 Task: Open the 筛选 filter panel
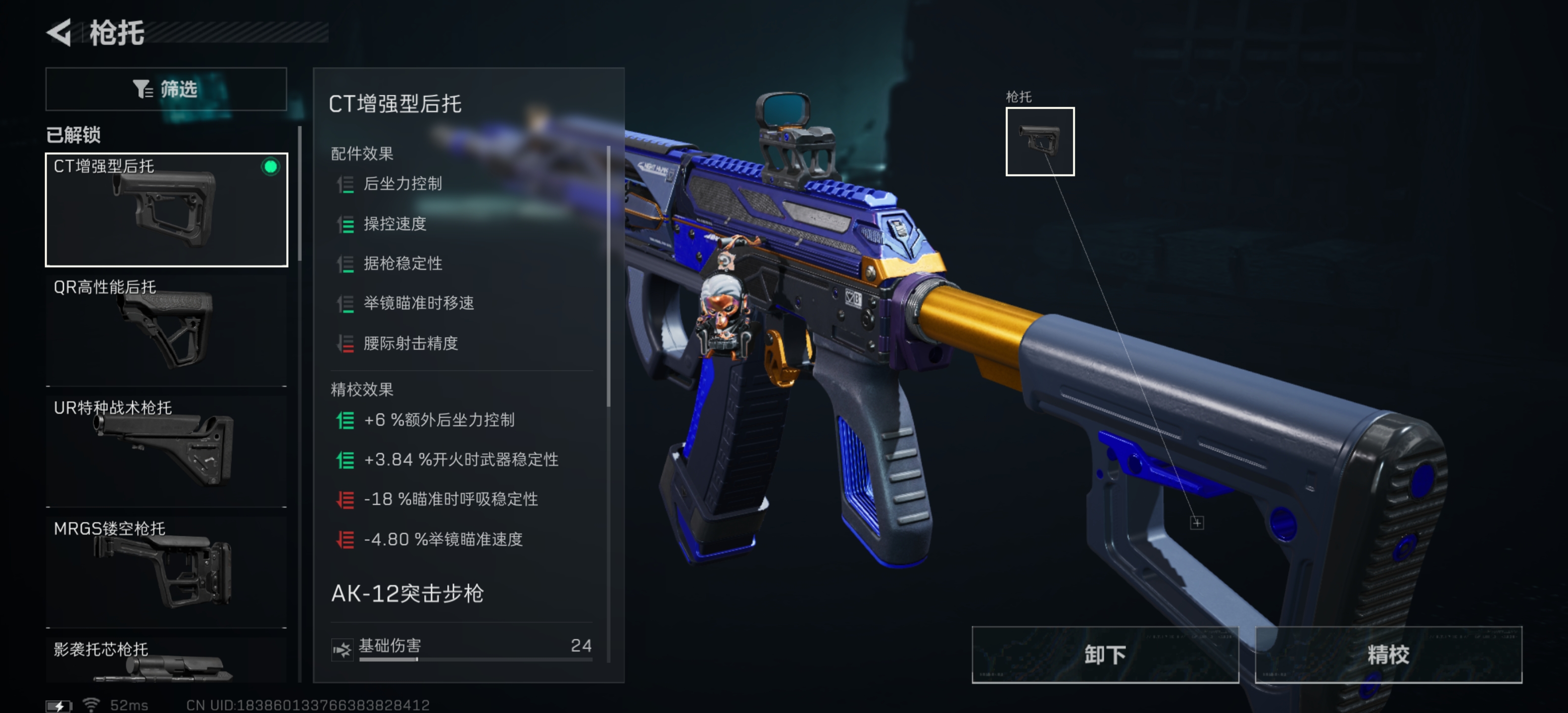coord(166,89)
